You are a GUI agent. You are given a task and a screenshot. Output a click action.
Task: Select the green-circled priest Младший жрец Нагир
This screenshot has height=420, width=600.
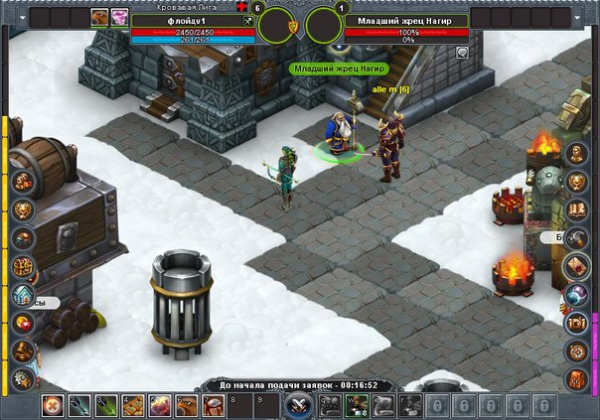(340, 137)
